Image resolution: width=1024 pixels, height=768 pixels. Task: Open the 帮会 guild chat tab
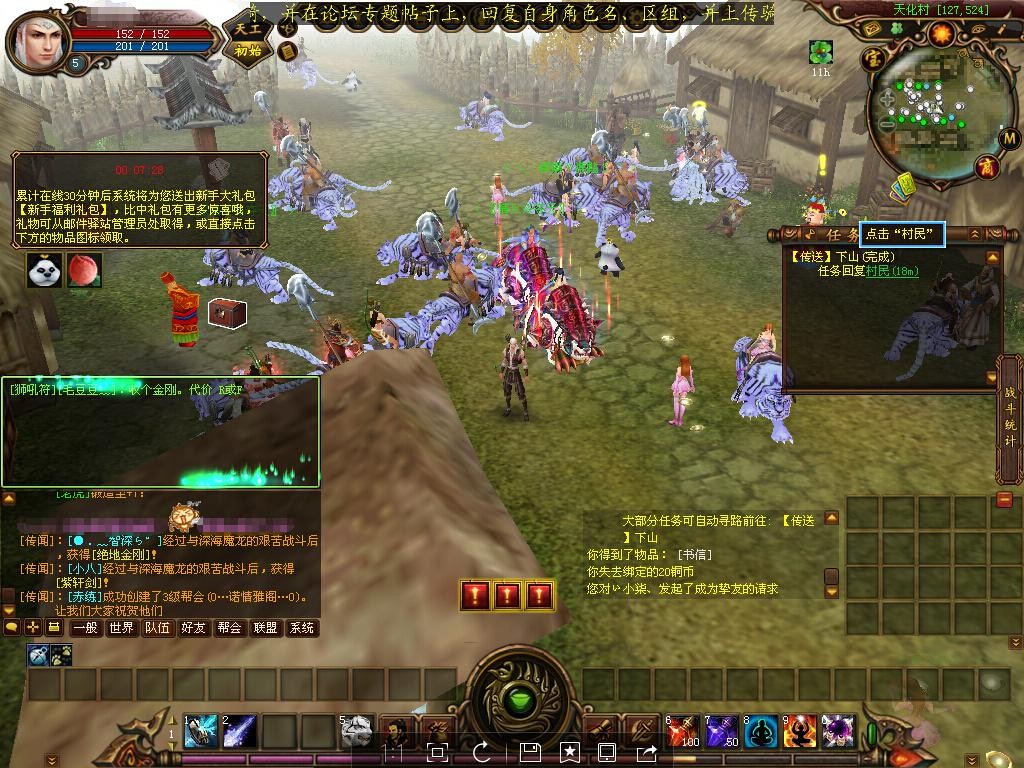pyautogui.click(x=229, y=628)
